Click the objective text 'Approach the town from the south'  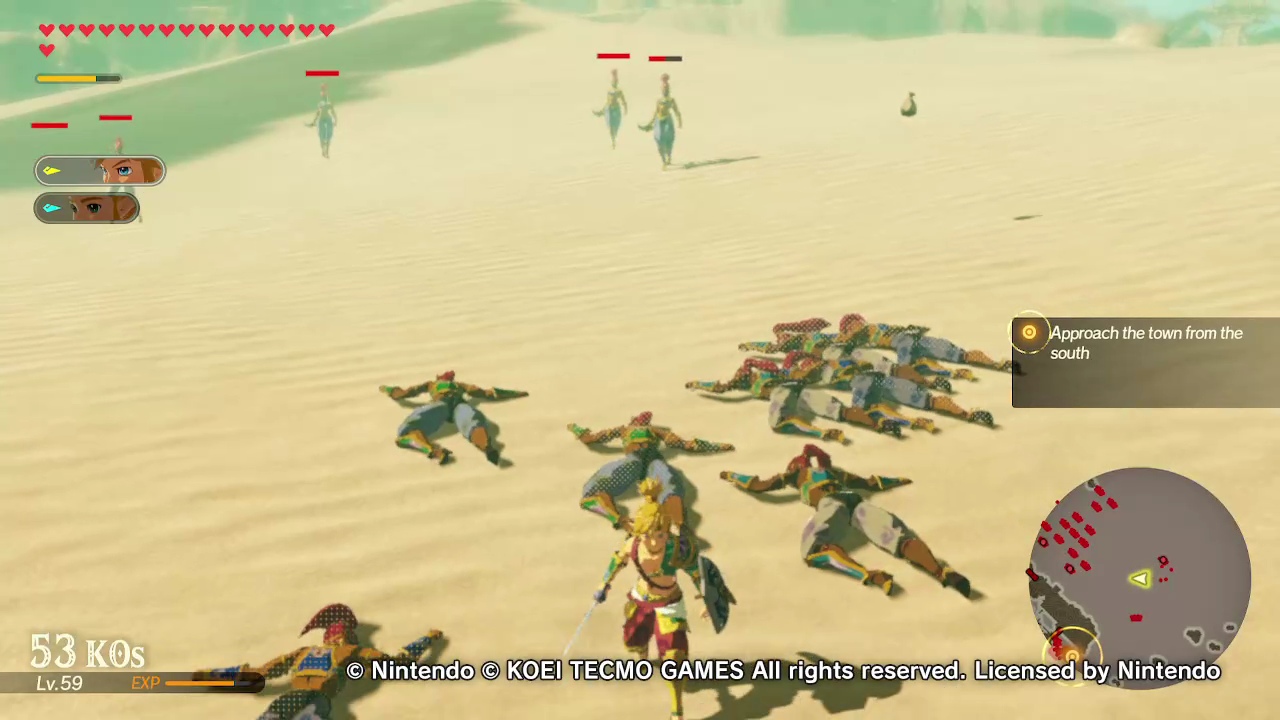1146,343
